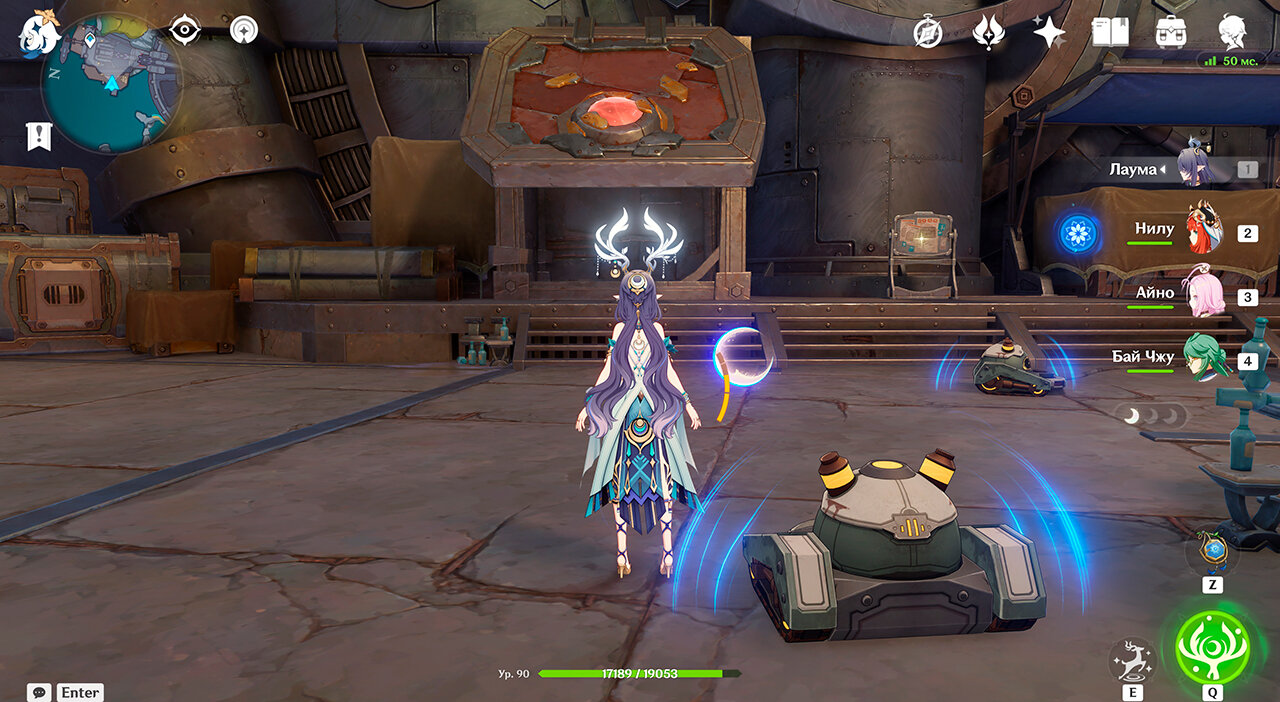Switch to party member Нилу
The image size is (1280, 702).
click(x=1204, y=230)
